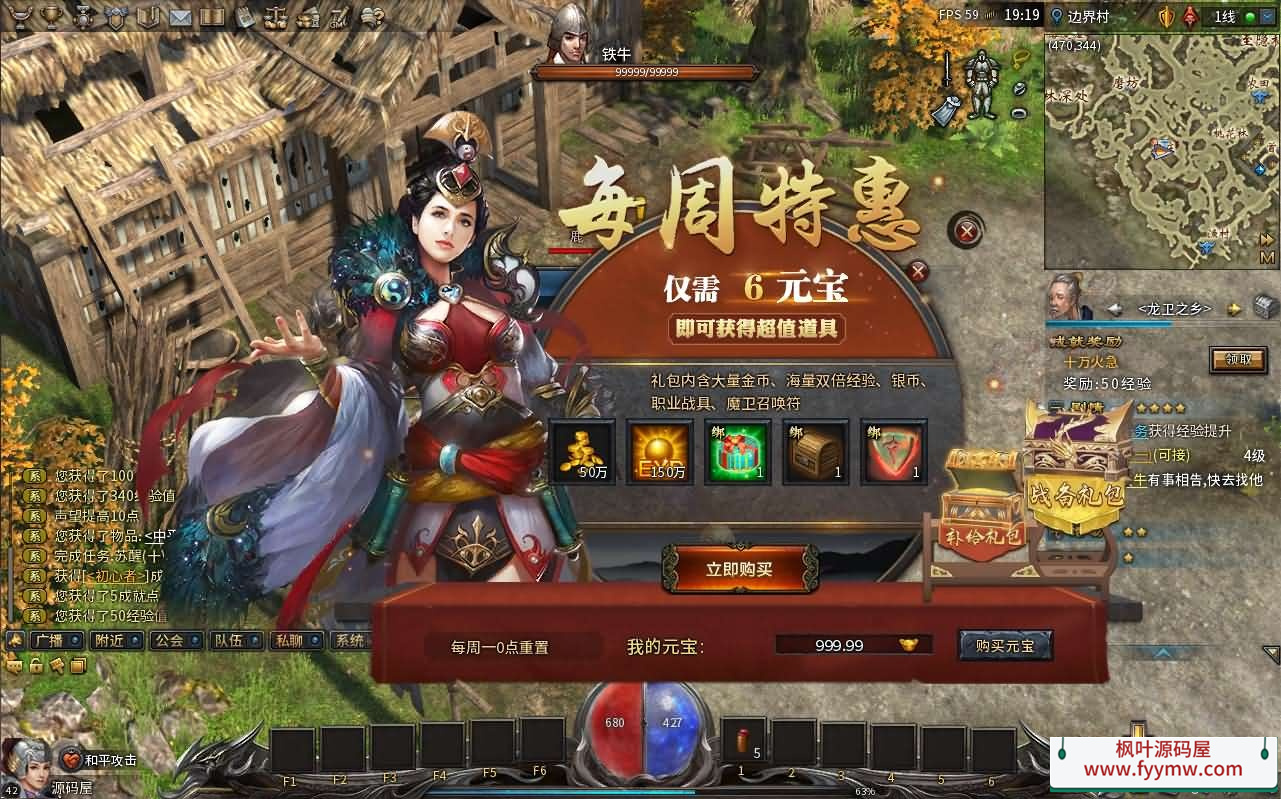
Task: Switch to the 公会 chat channel
Action: coord(167,641)
